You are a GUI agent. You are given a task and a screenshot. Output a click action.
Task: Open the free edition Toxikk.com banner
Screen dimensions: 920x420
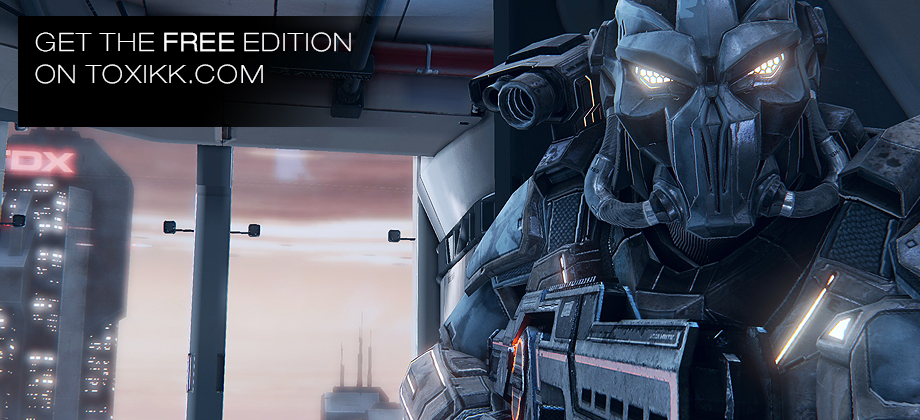click(193, 59)
